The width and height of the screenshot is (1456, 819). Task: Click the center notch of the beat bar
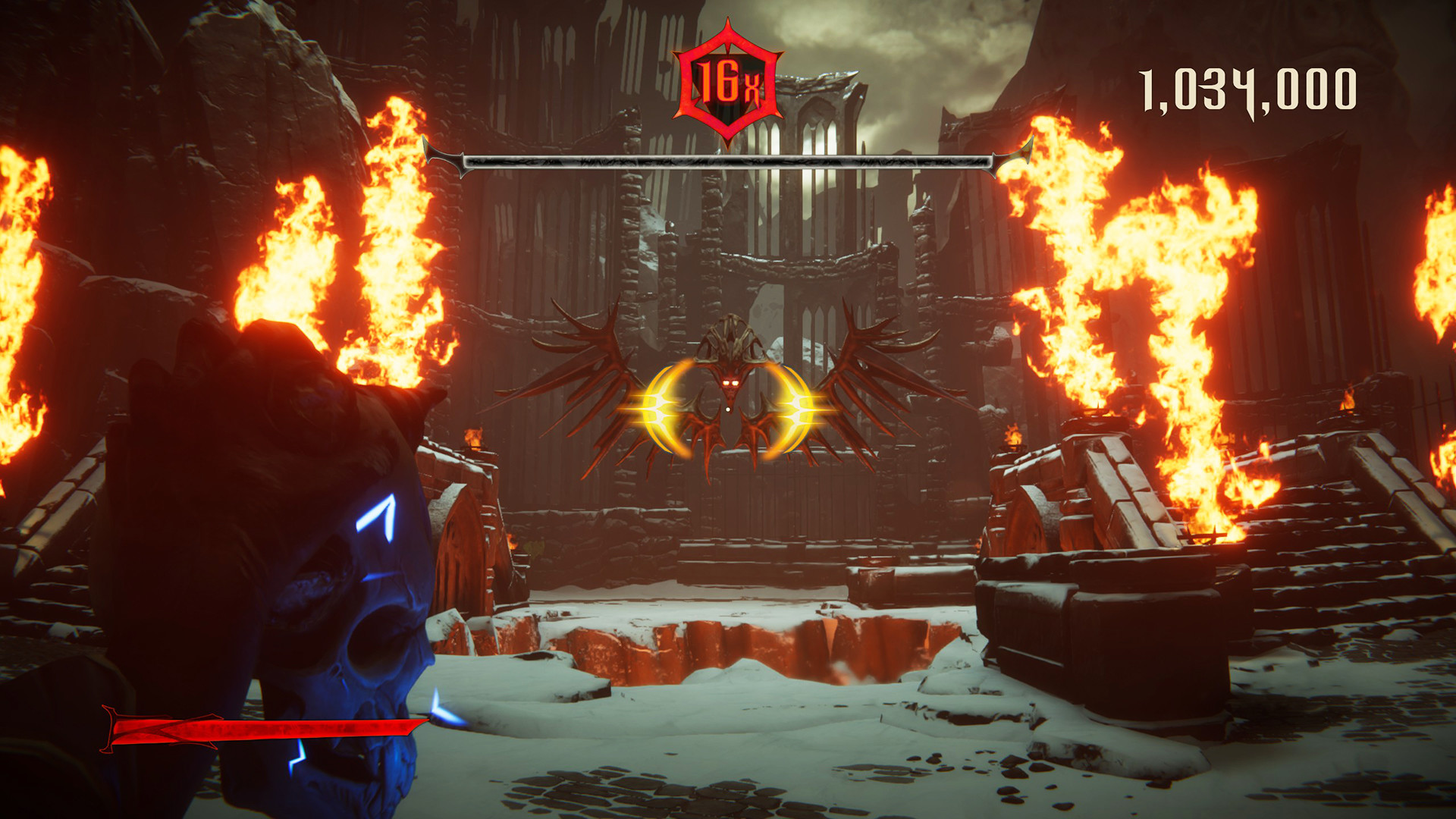click(728, 162)
